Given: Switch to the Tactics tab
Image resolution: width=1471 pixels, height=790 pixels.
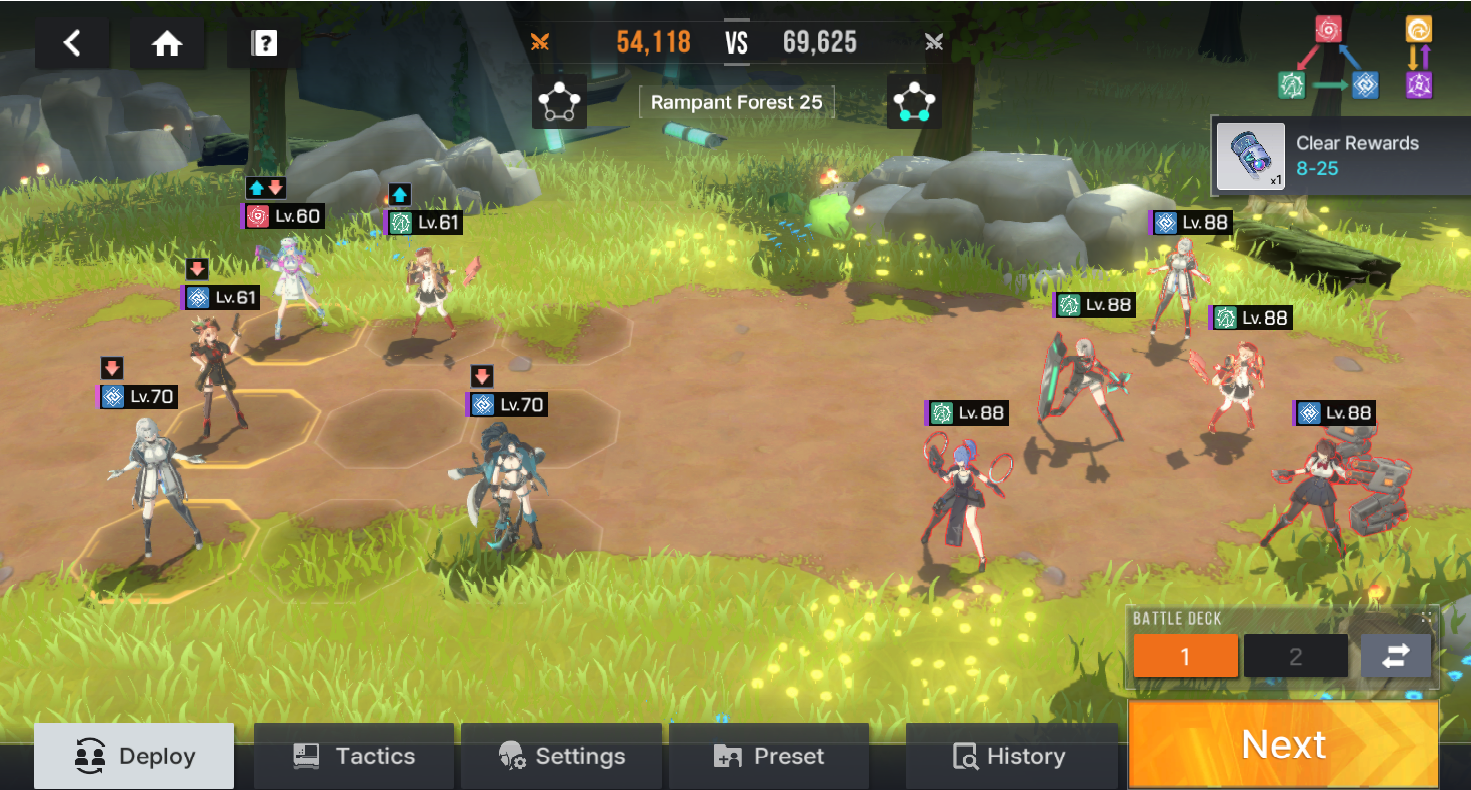Looking at the screenshot, I should 354,756.
